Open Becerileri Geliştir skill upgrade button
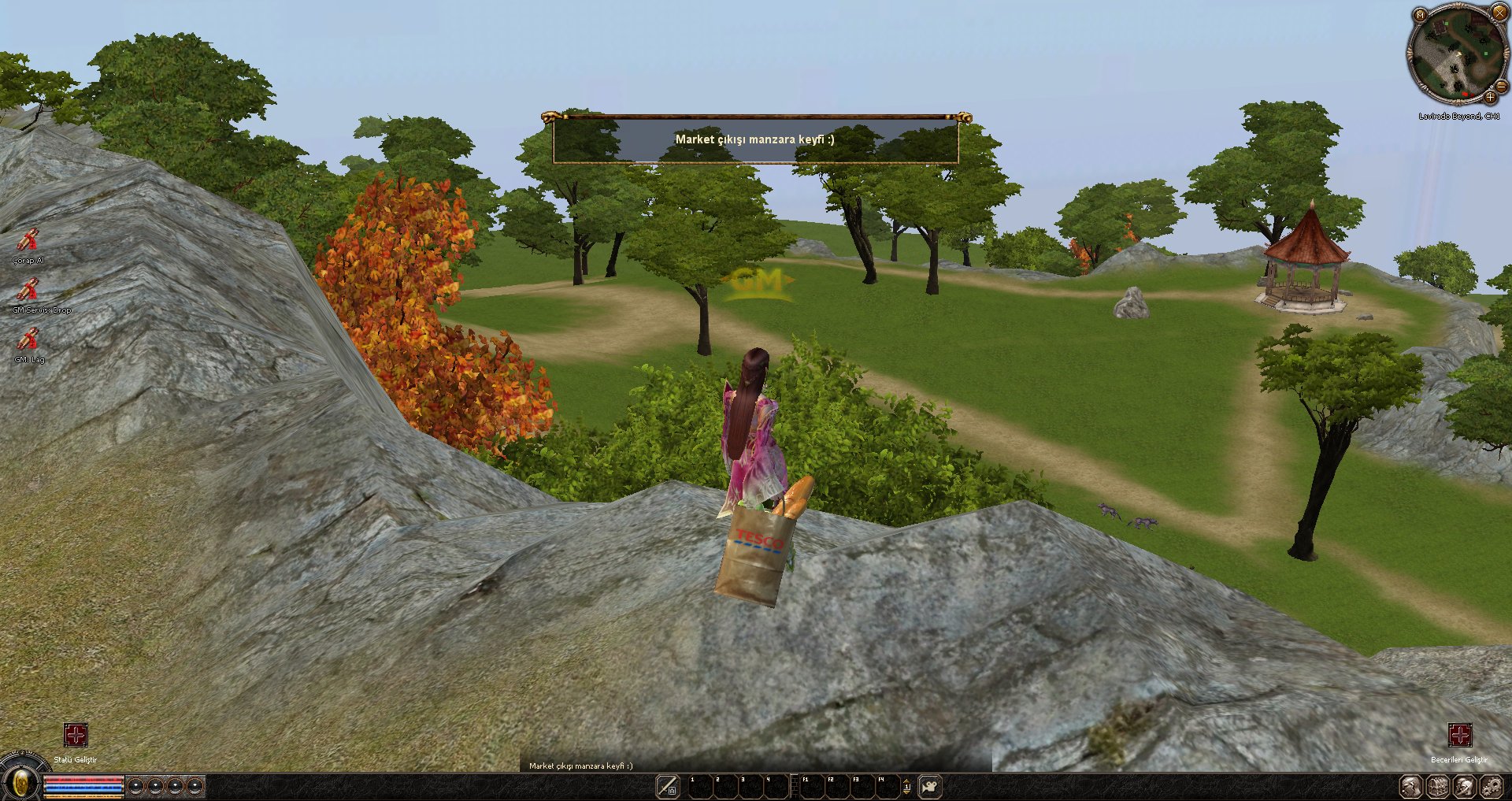The height and width of the screenshot is (801, 1512). click(1460, 736)
